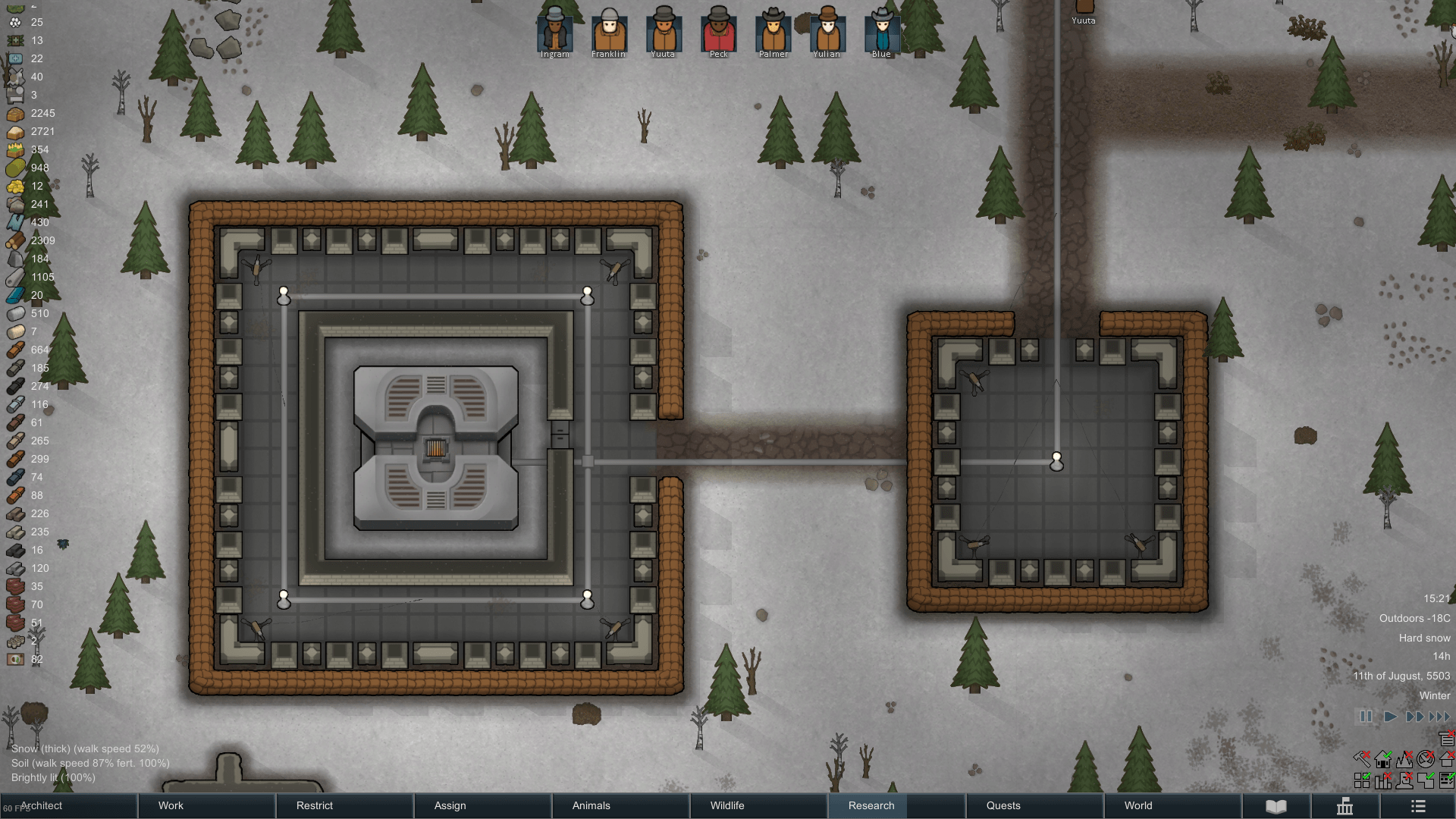Image resolution: width=1456 pixels, height=819 pixels.
Task: Open the Architect menu
Action: (42, 805)
